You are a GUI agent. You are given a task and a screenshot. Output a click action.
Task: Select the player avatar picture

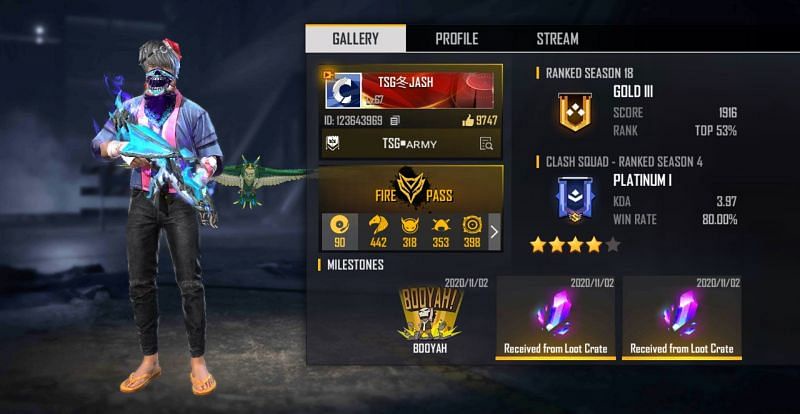(x=344, y=90)
